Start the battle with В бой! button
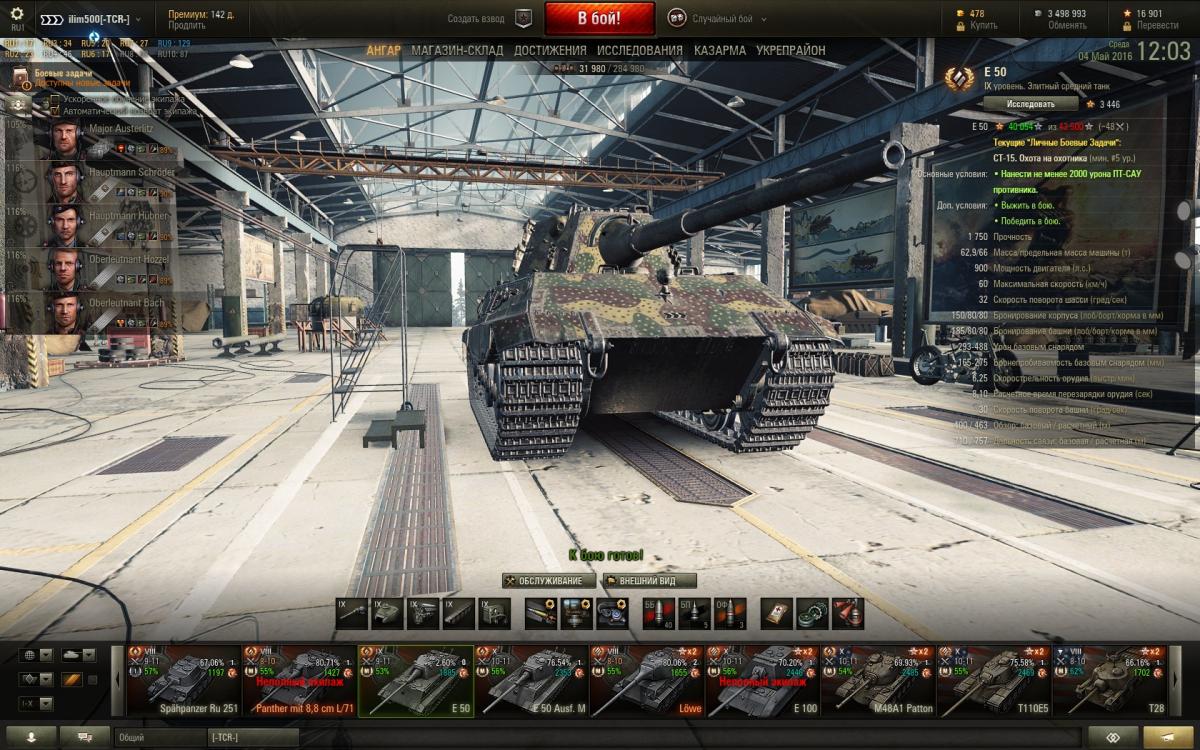Image resolution: width=1200 pixels, height=750 pixels. [x=599, y=18]
